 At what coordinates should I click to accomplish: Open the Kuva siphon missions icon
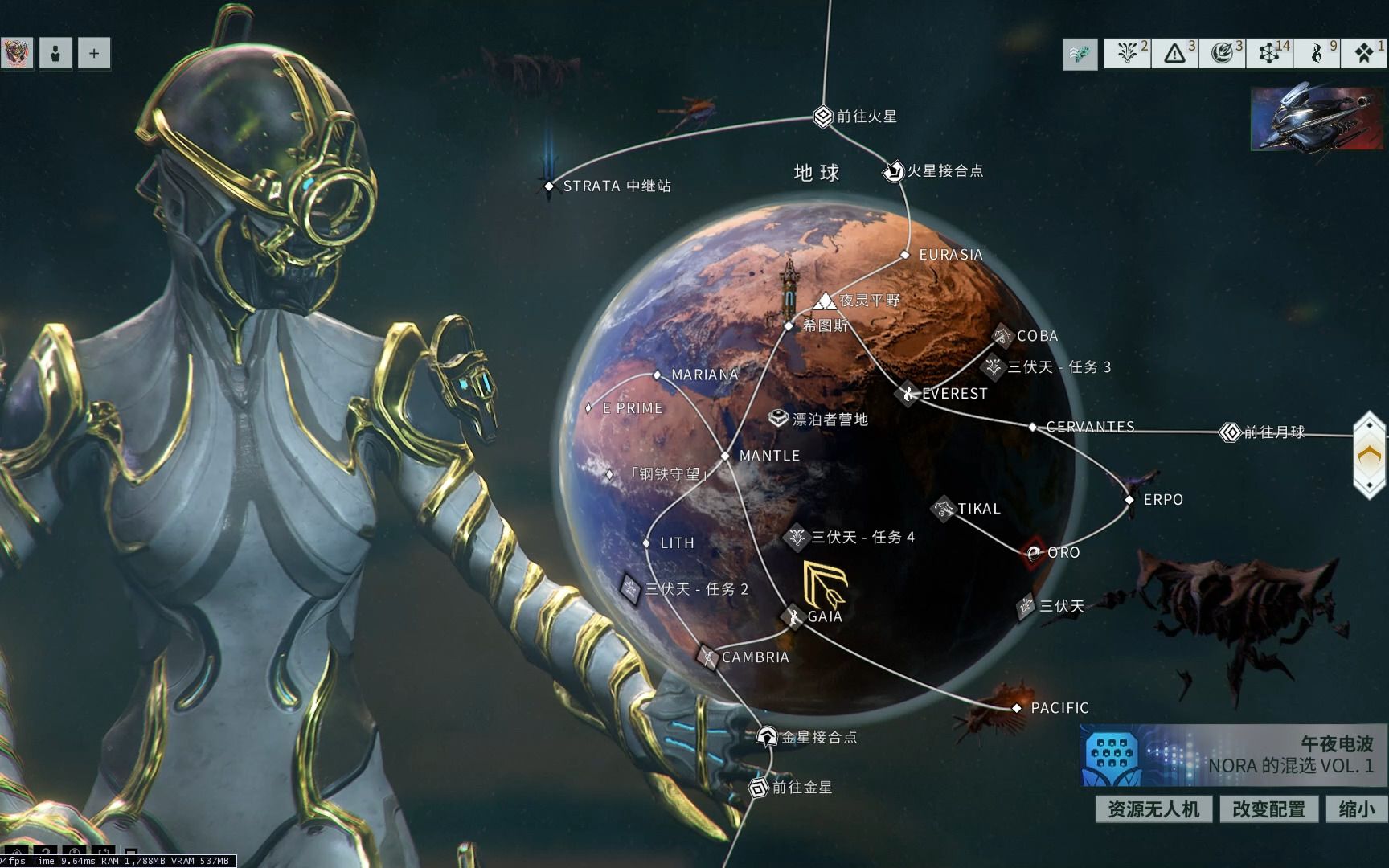(x=1316, y=54)
